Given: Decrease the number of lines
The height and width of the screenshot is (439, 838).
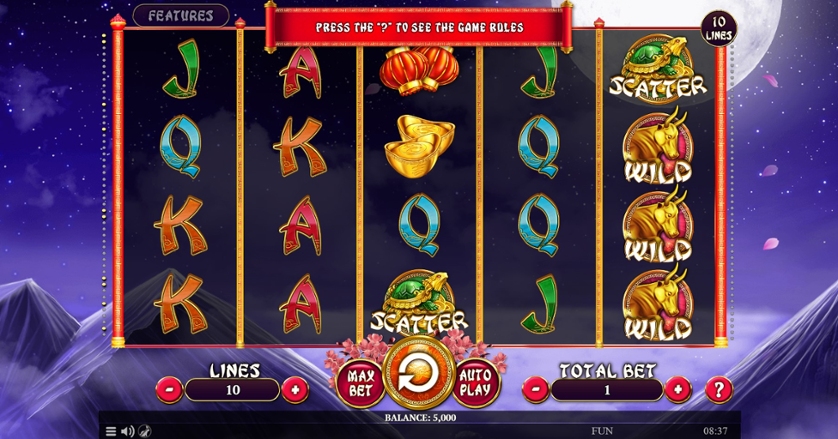Looking at the screenshot, I should point(171,389).
